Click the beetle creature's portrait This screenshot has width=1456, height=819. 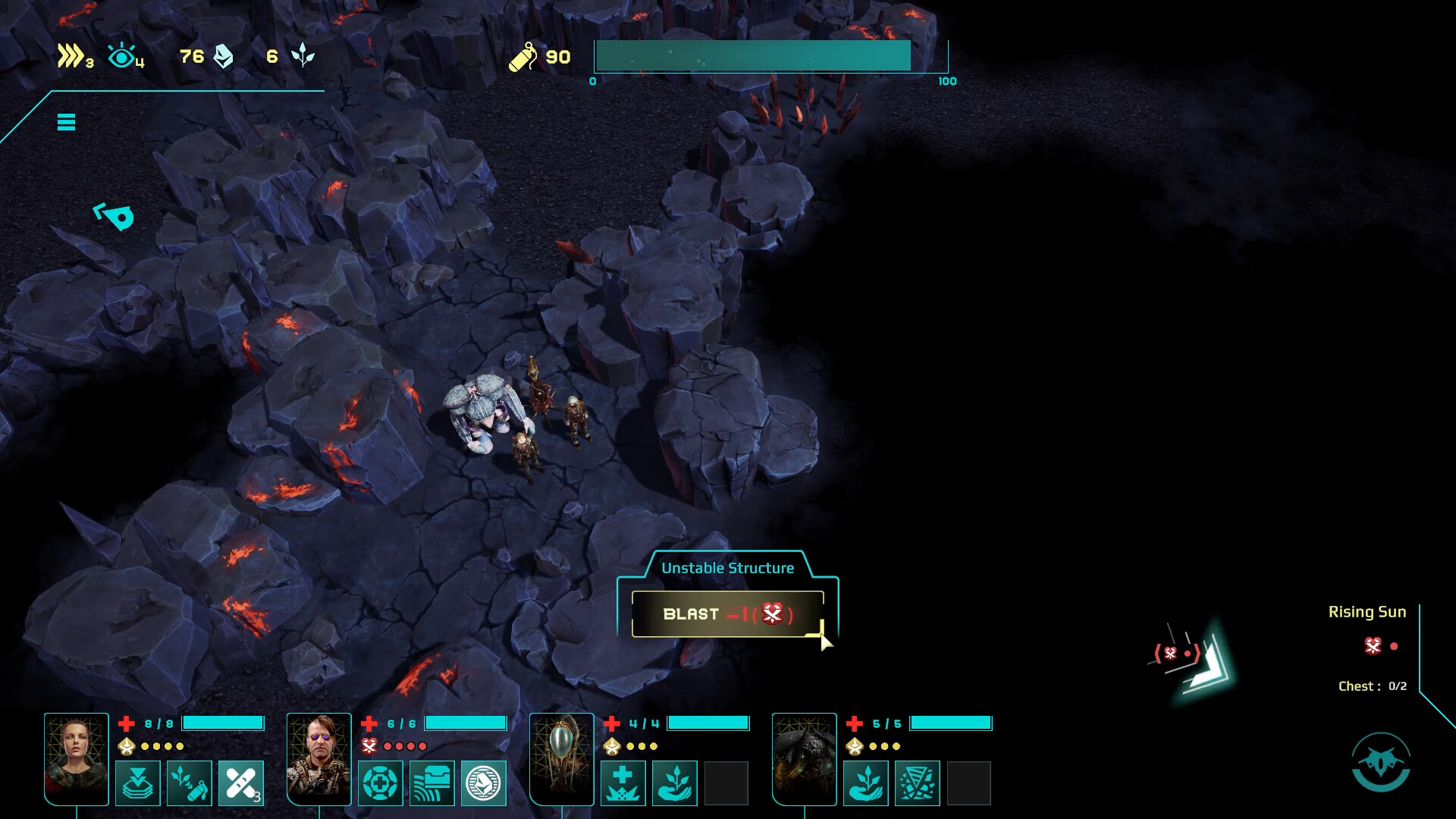pyautogui.click(x=805, y=758)
